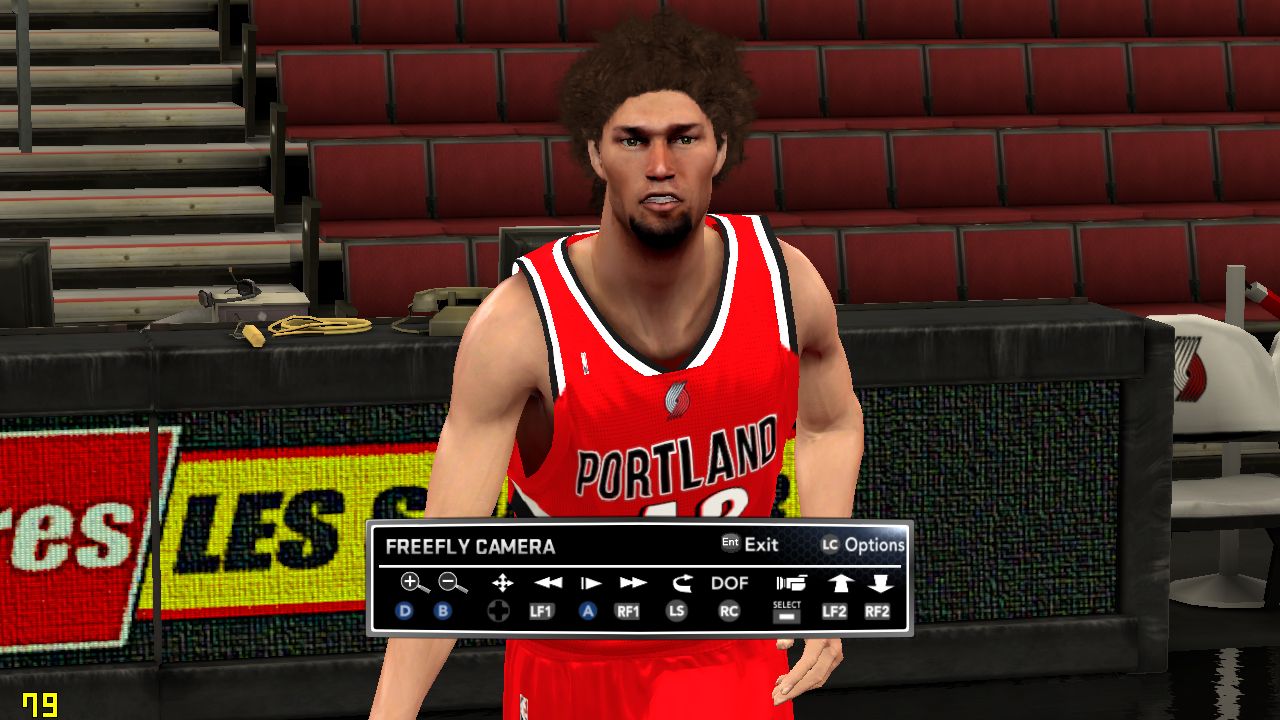Viewport: 1280px width, 720px height.
Task: Select the four-way move camera icon
Action: (x=502, y=583)
